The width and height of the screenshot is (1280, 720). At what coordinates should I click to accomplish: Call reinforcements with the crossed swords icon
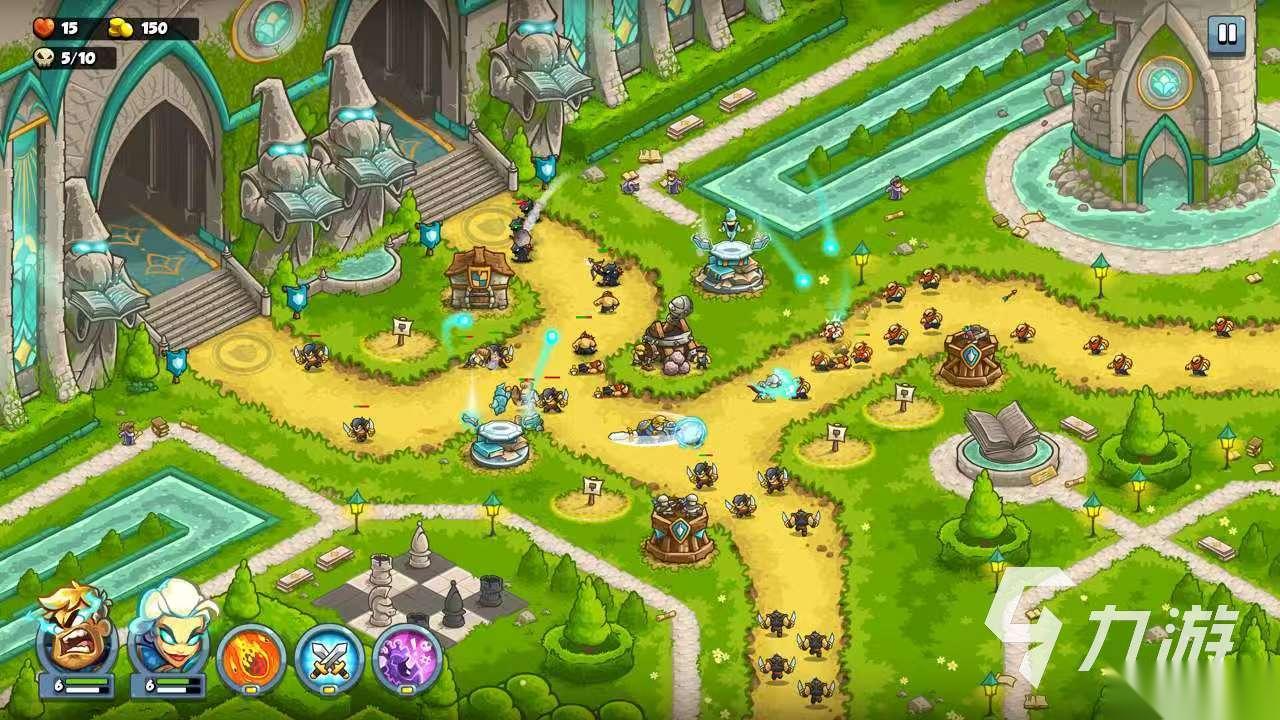click(x=329, y=658)
